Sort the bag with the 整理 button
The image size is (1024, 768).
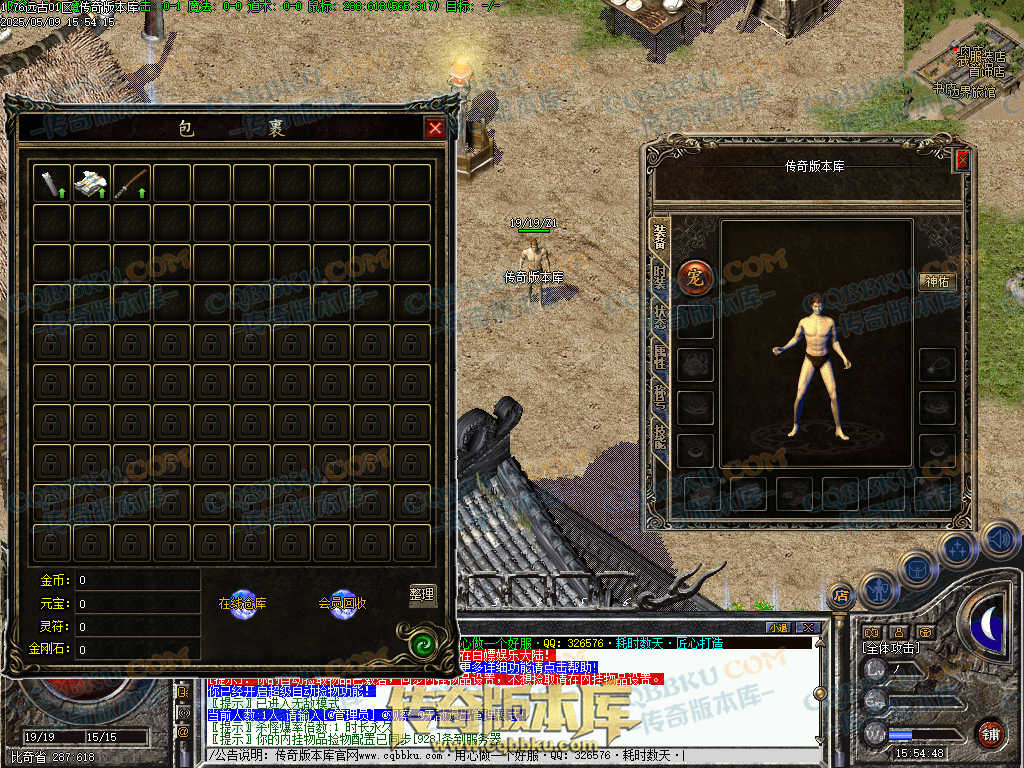pos(423,594)
